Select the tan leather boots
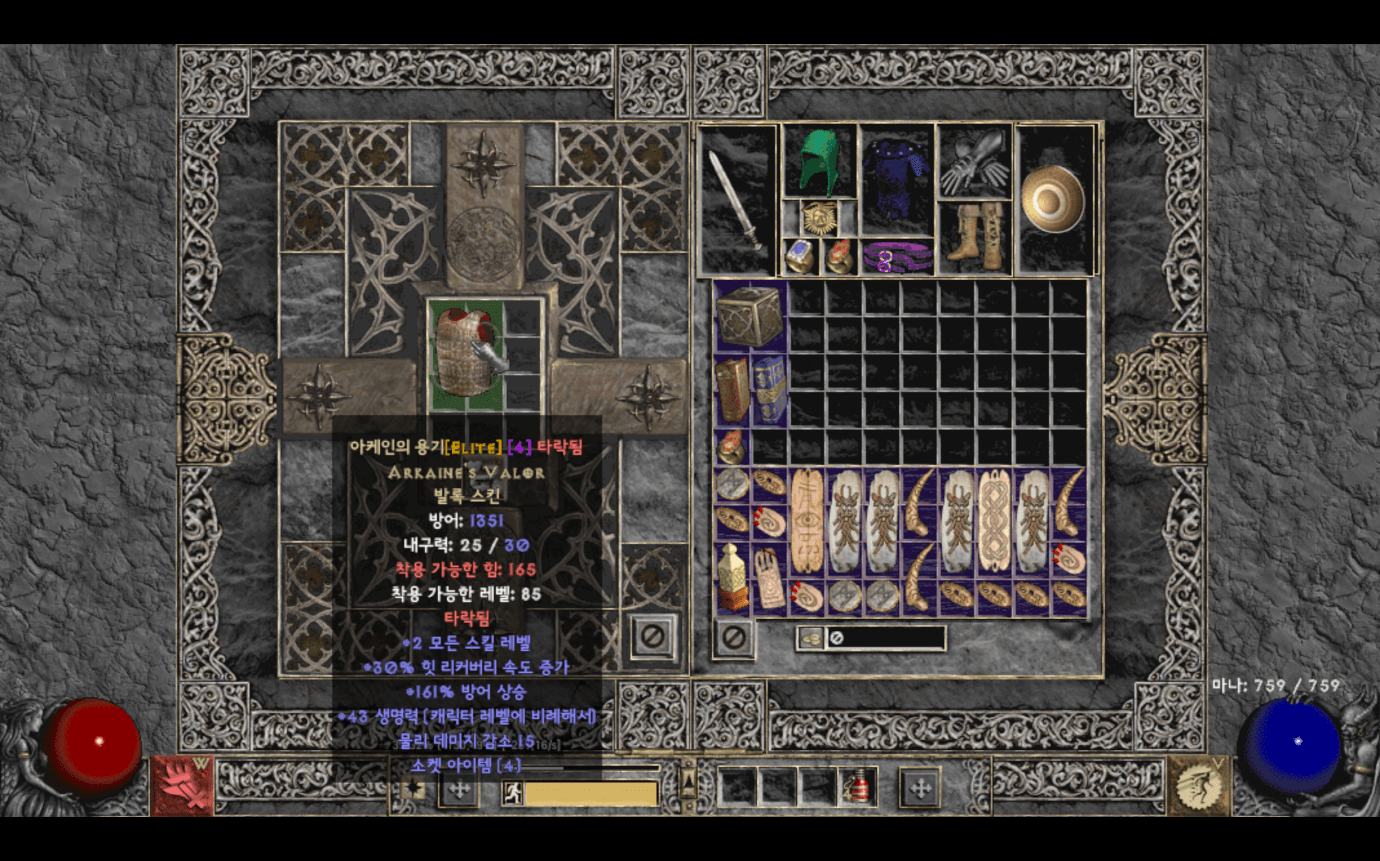This screenshot has height=861, width=1380. tap(974, 238)
